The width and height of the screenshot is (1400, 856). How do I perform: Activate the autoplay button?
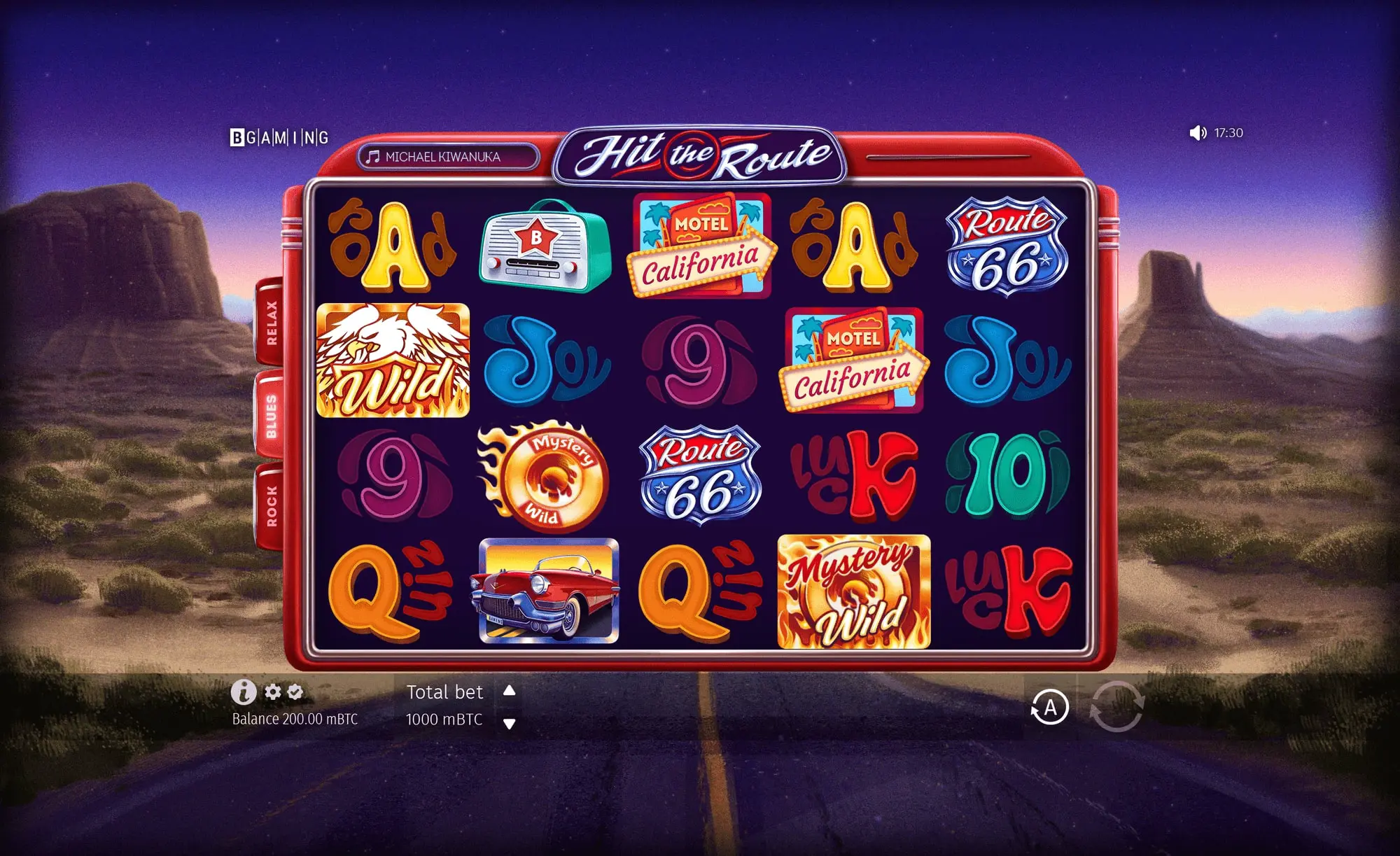(1049, 708)
